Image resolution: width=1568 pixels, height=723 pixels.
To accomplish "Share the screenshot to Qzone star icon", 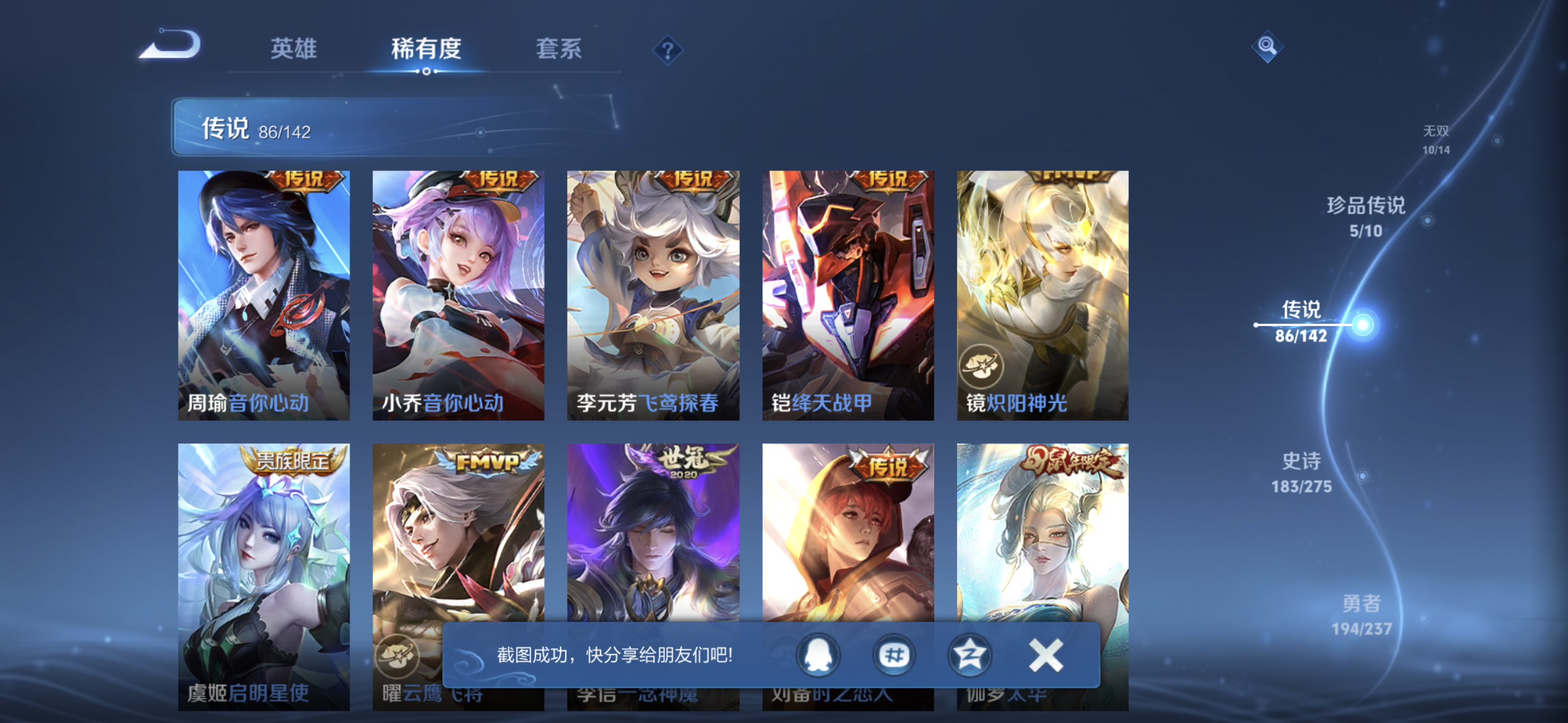I will (x=969, y=655).
